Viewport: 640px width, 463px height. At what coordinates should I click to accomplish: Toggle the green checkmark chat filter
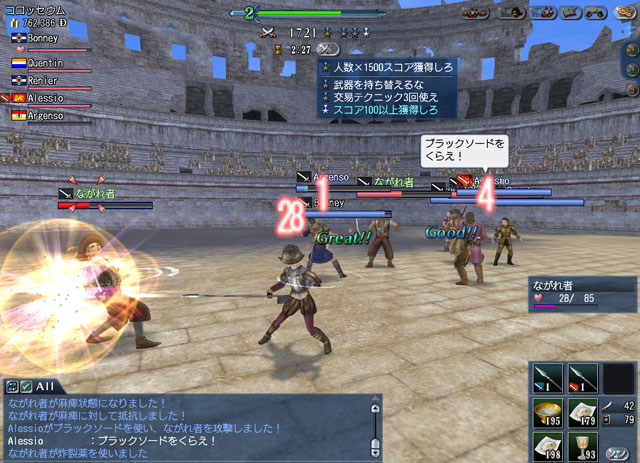tap(26, 386)
